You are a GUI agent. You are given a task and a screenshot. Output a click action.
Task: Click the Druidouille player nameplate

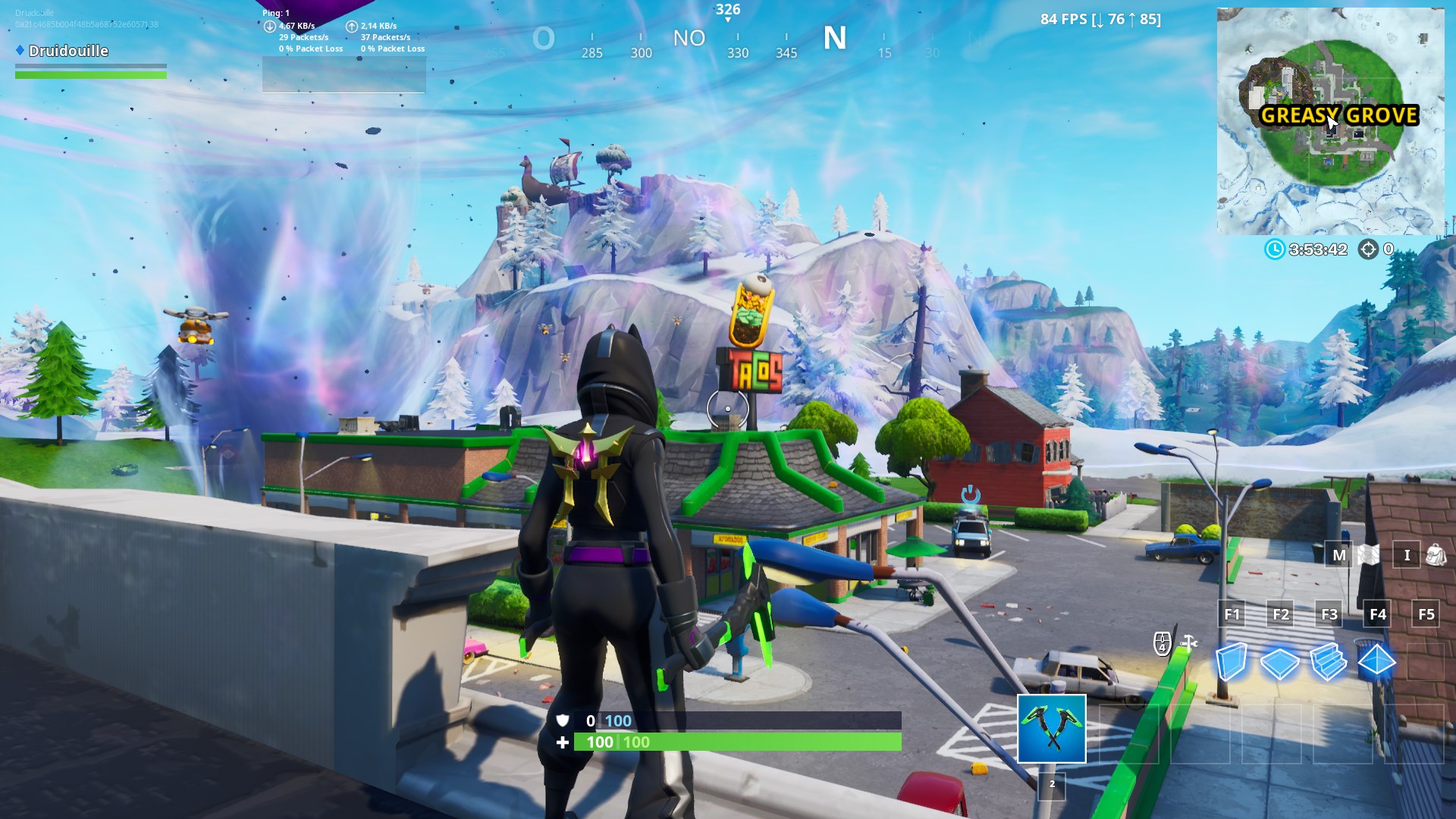click(67, 51)
